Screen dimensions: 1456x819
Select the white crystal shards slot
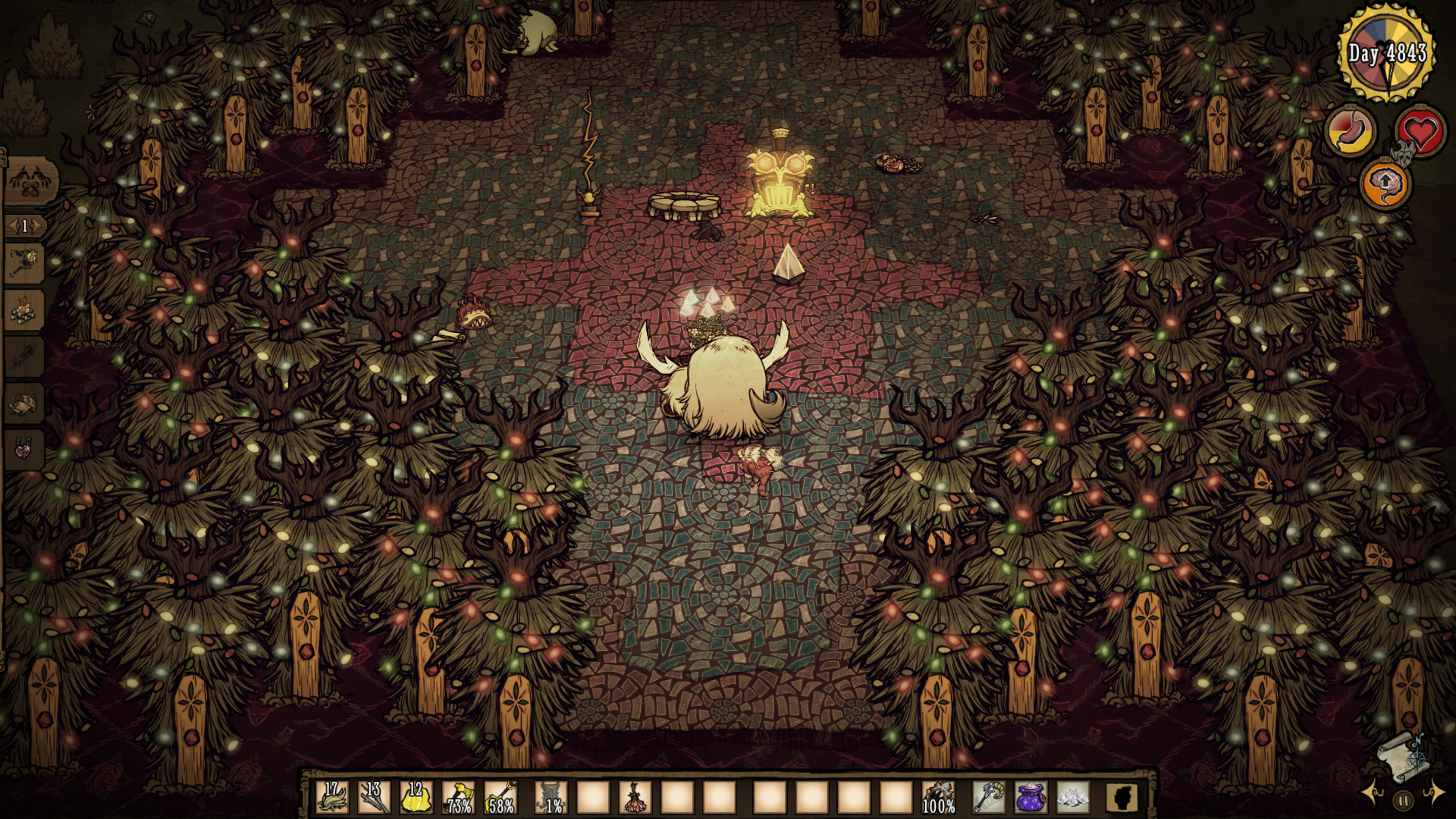(1072, 798)
